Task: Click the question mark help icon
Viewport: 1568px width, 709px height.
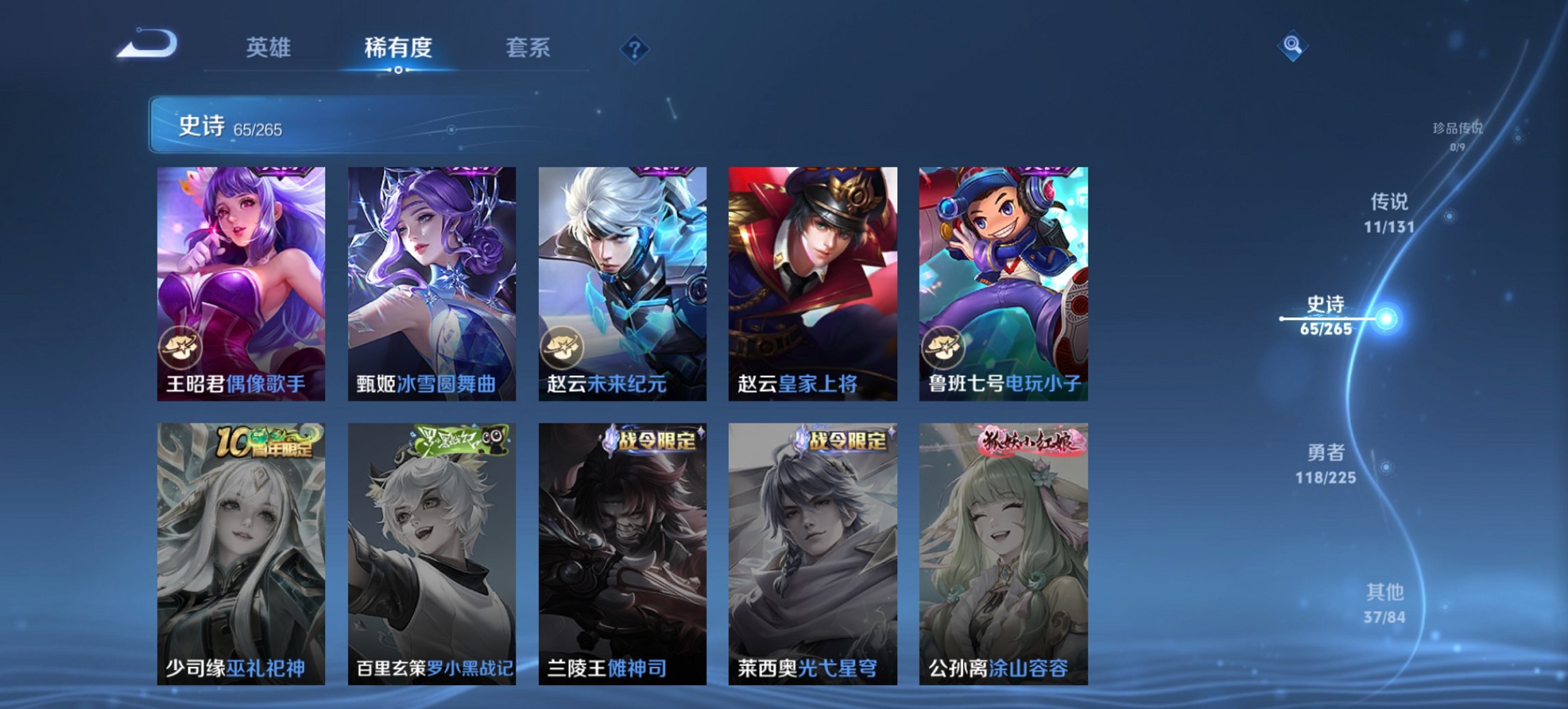Action: (635, 48)
